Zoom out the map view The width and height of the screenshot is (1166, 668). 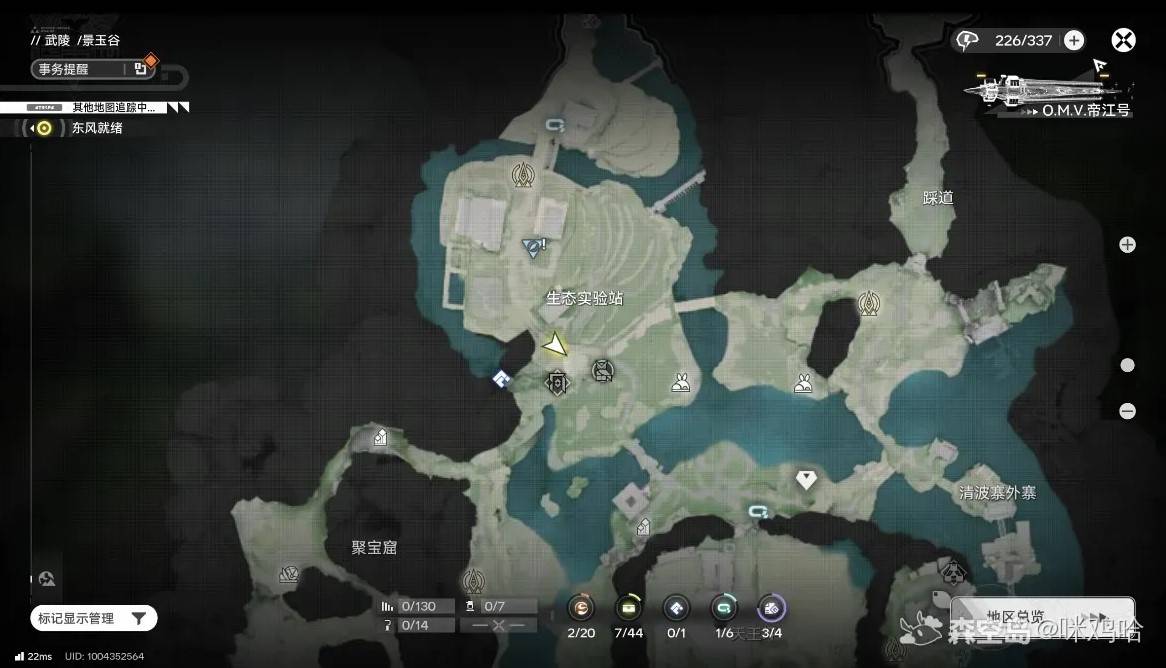point(1127,411)
